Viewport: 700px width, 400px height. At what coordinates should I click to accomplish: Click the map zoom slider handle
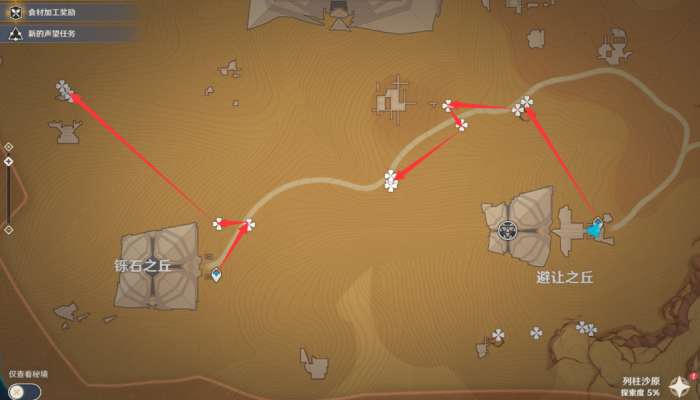pyautogui.click(x=9, y=161)
